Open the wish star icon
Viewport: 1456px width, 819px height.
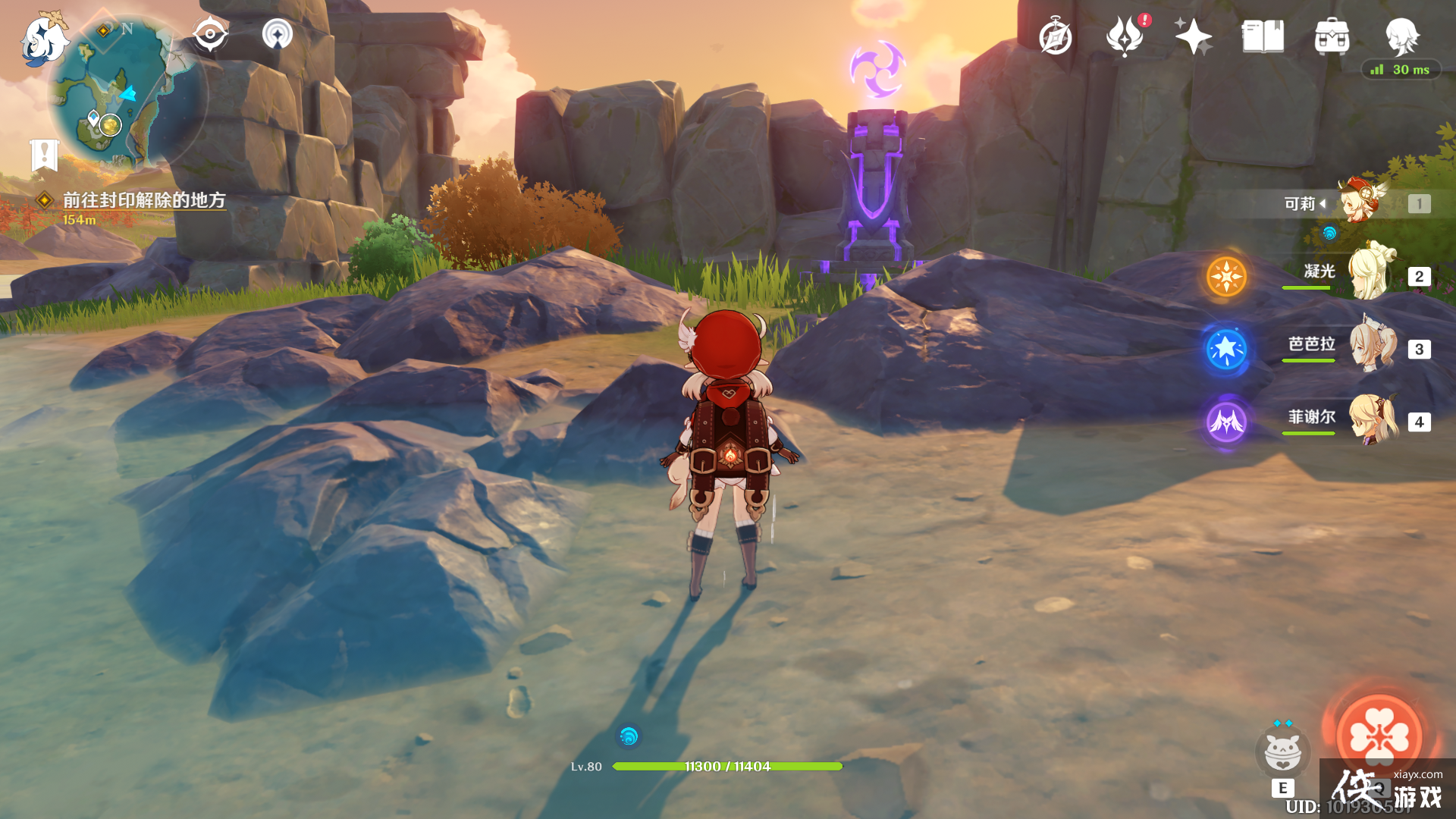pyautogui.click(x=1193, y=36)
